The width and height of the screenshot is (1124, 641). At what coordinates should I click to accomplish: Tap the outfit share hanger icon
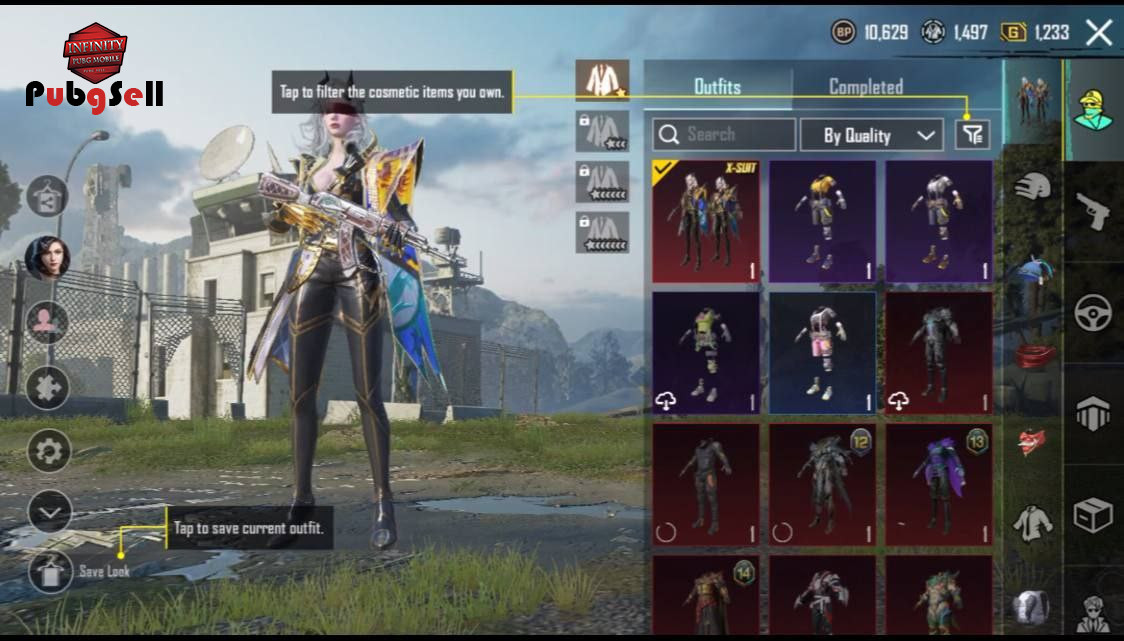click(x=47, y=194)
